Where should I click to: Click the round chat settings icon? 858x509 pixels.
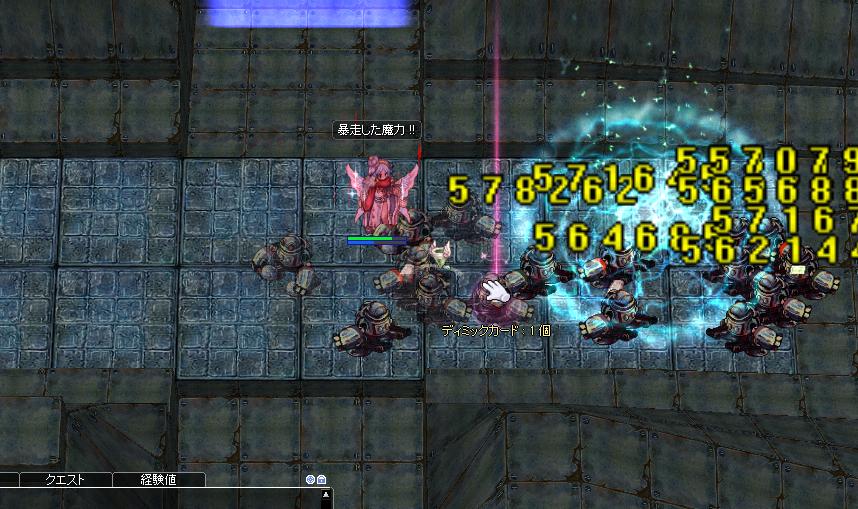tap(311, 480)
